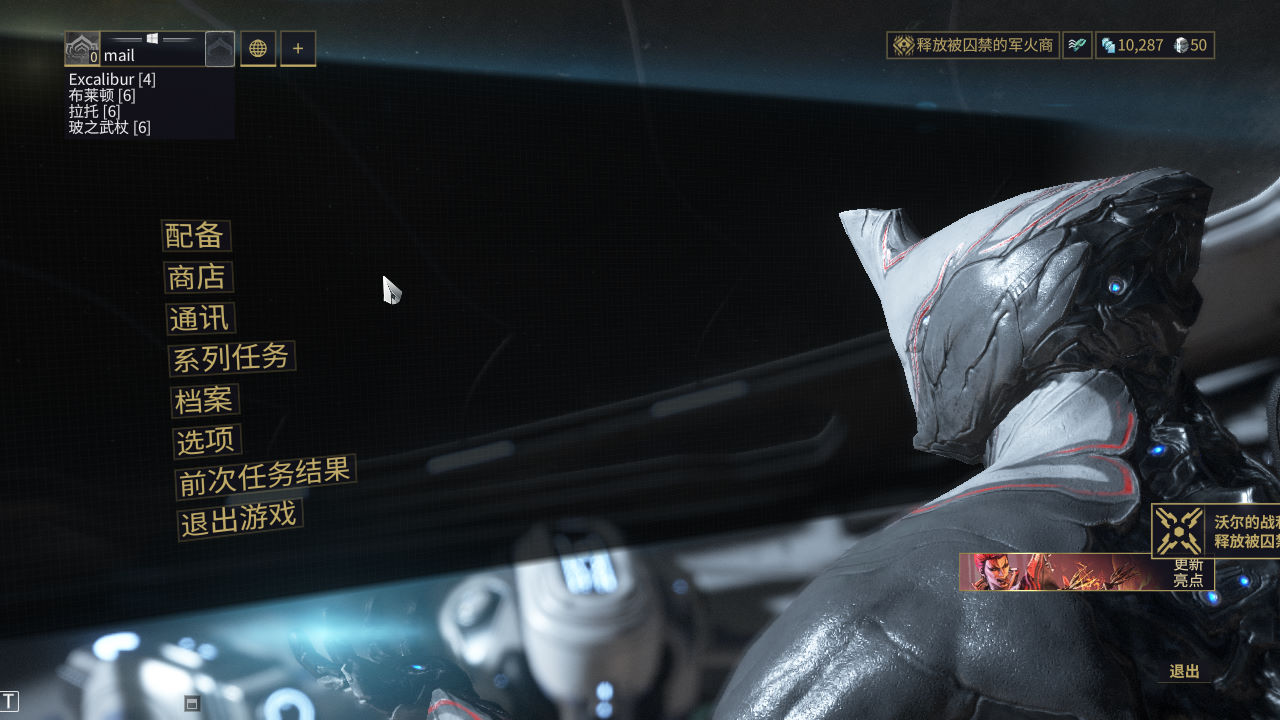Click the small square icon at bottom
Viewport: 1280px width, 720px height.
(x=192, y=703)
